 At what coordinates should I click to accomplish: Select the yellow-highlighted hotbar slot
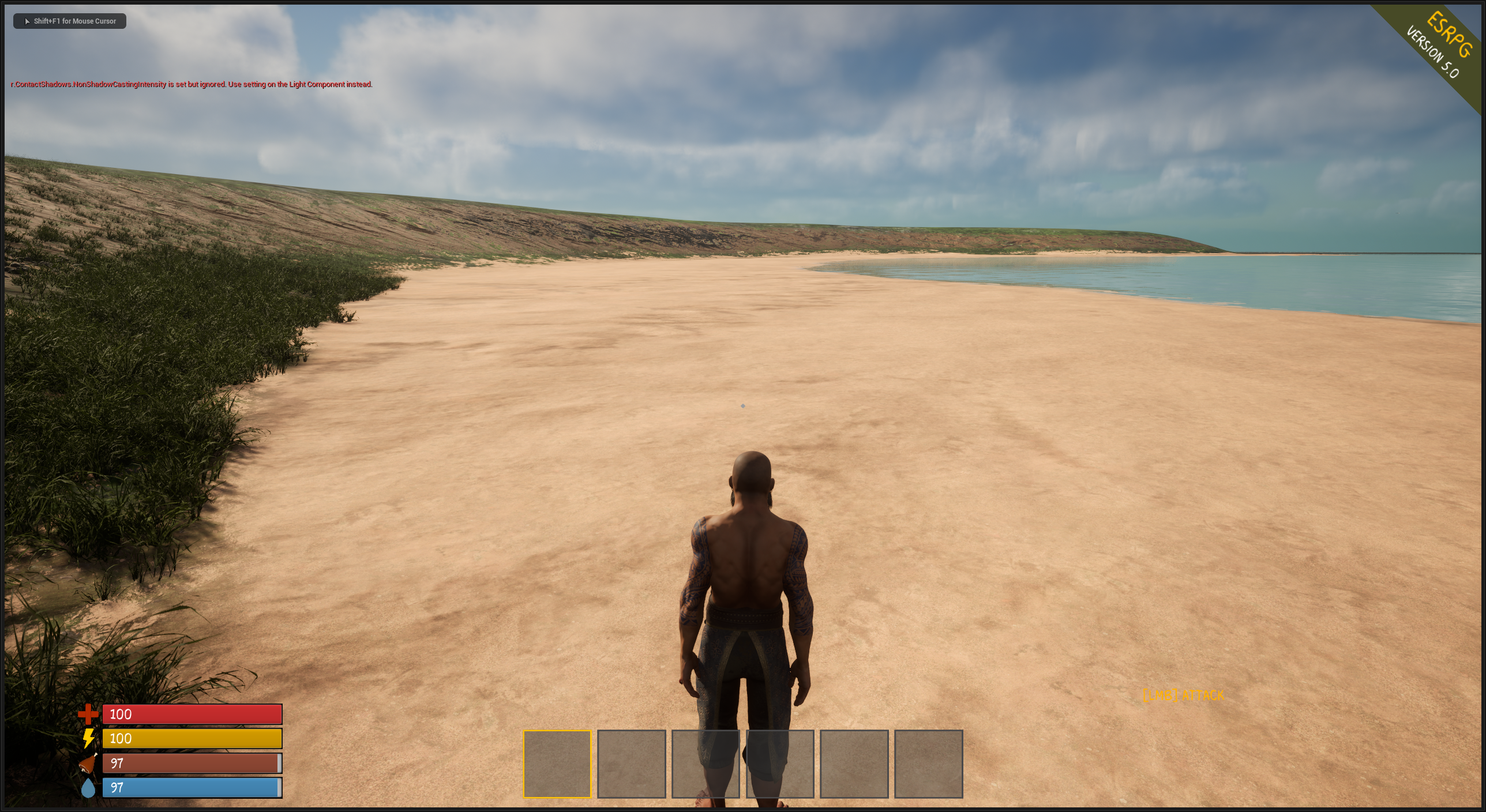(557, 764)
